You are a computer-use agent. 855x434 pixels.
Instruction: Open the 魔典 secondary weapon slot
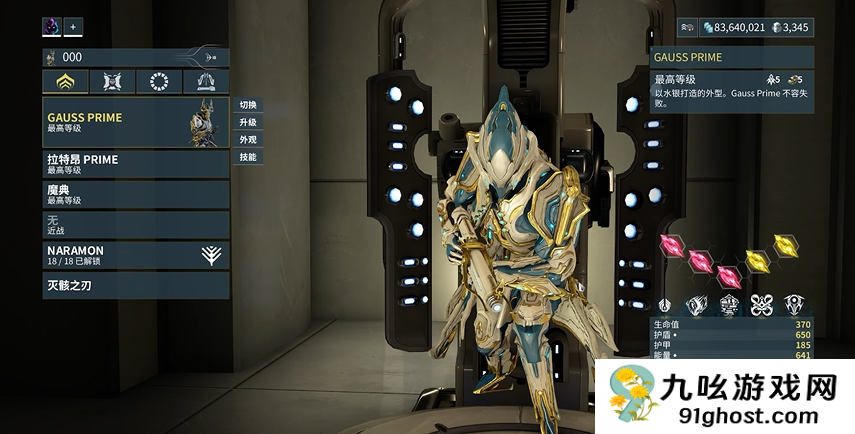[135, 194]
